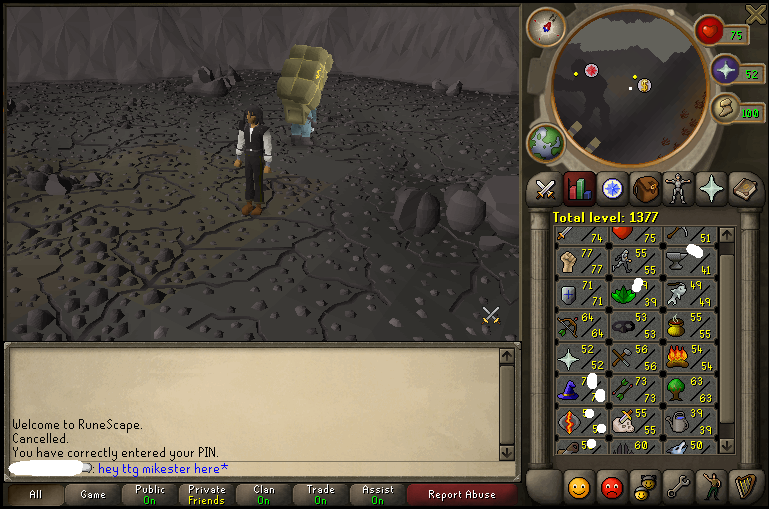Open the Prayer star tab
The image size is (769, 509).
coord(712,187)
